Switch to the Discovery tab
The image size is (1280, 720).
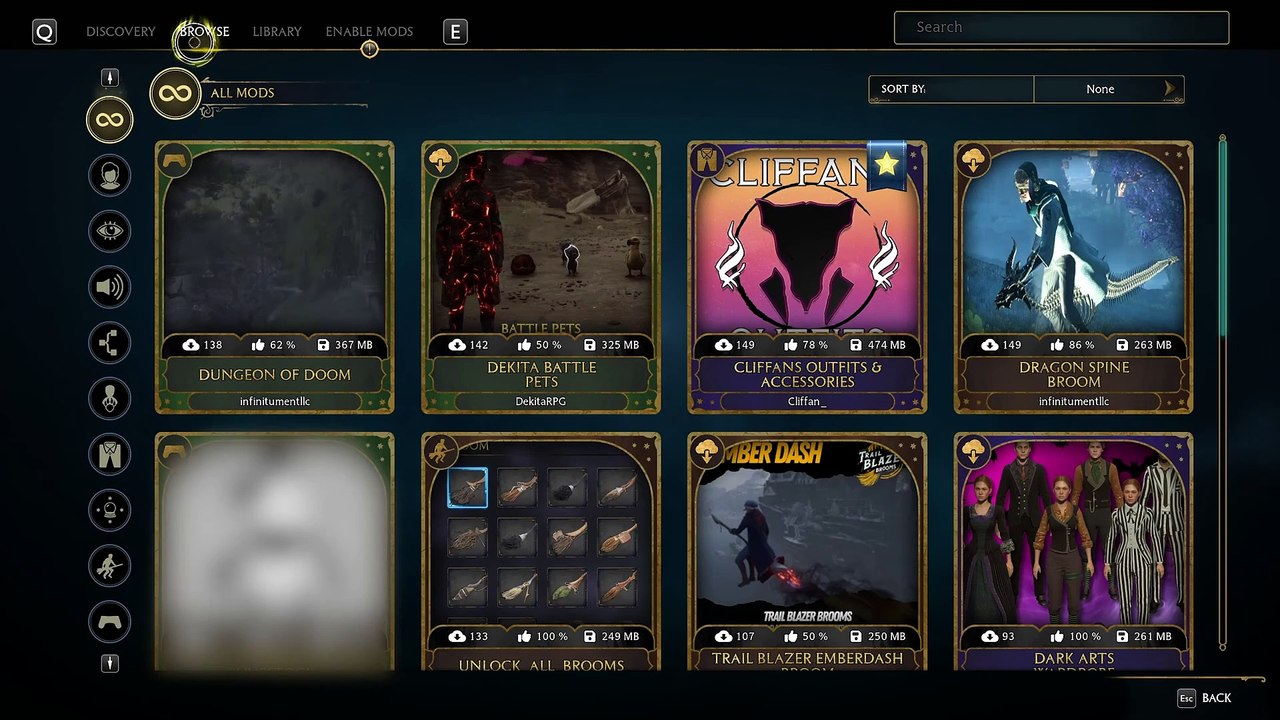click(x=120, y=32)
